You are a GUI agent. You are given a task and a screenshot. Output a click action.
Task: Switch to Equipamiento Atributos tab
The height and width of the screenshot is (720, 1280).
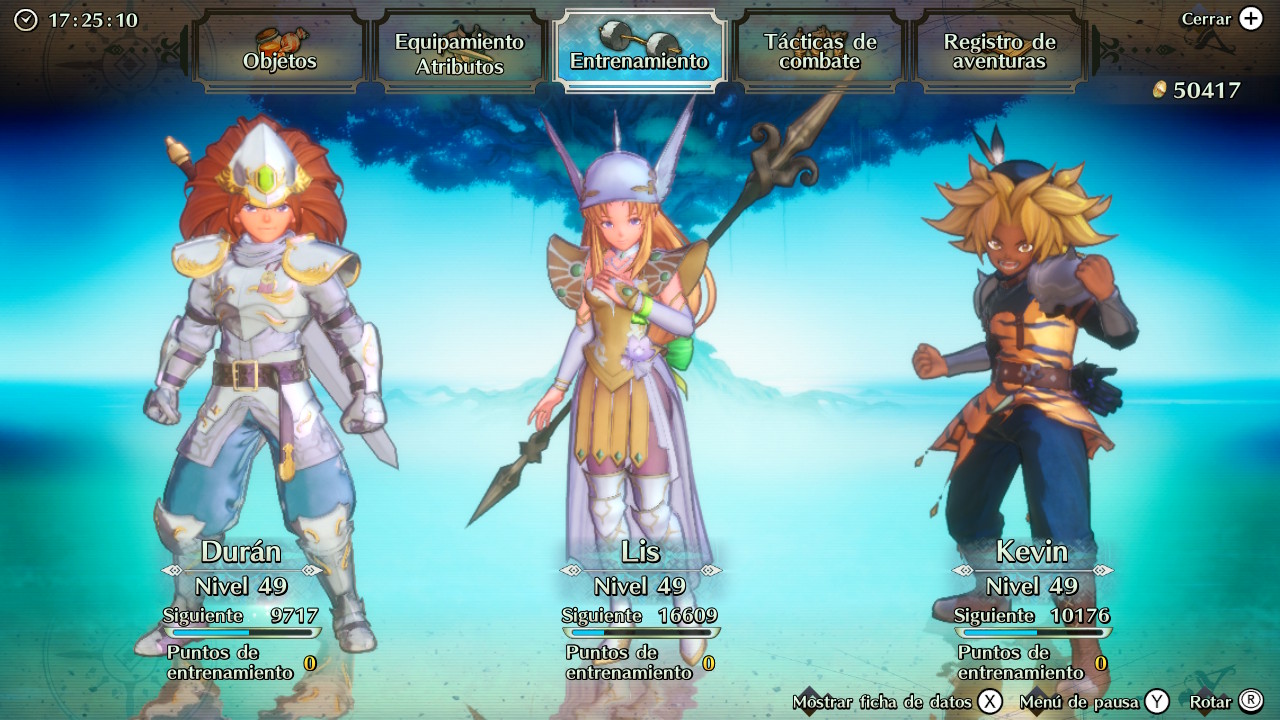[459, 52]
